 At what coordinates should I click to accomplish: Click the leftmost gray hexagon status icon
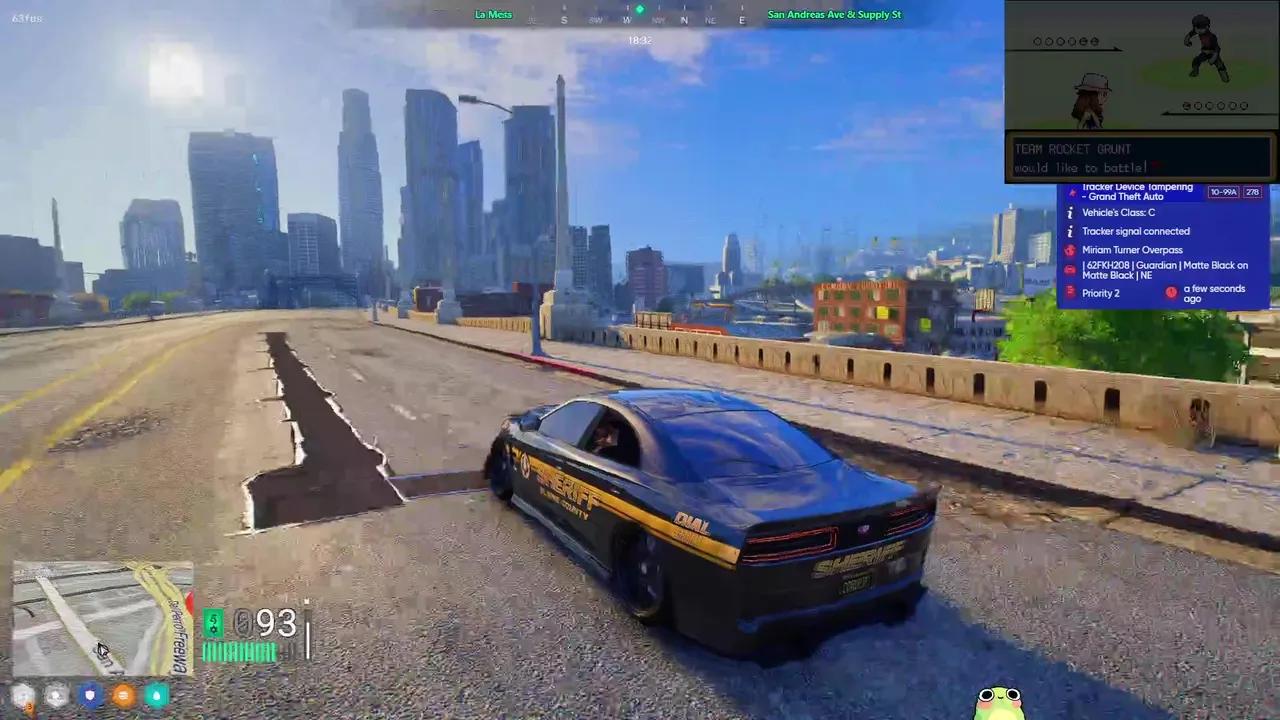(x=23, y=695)
